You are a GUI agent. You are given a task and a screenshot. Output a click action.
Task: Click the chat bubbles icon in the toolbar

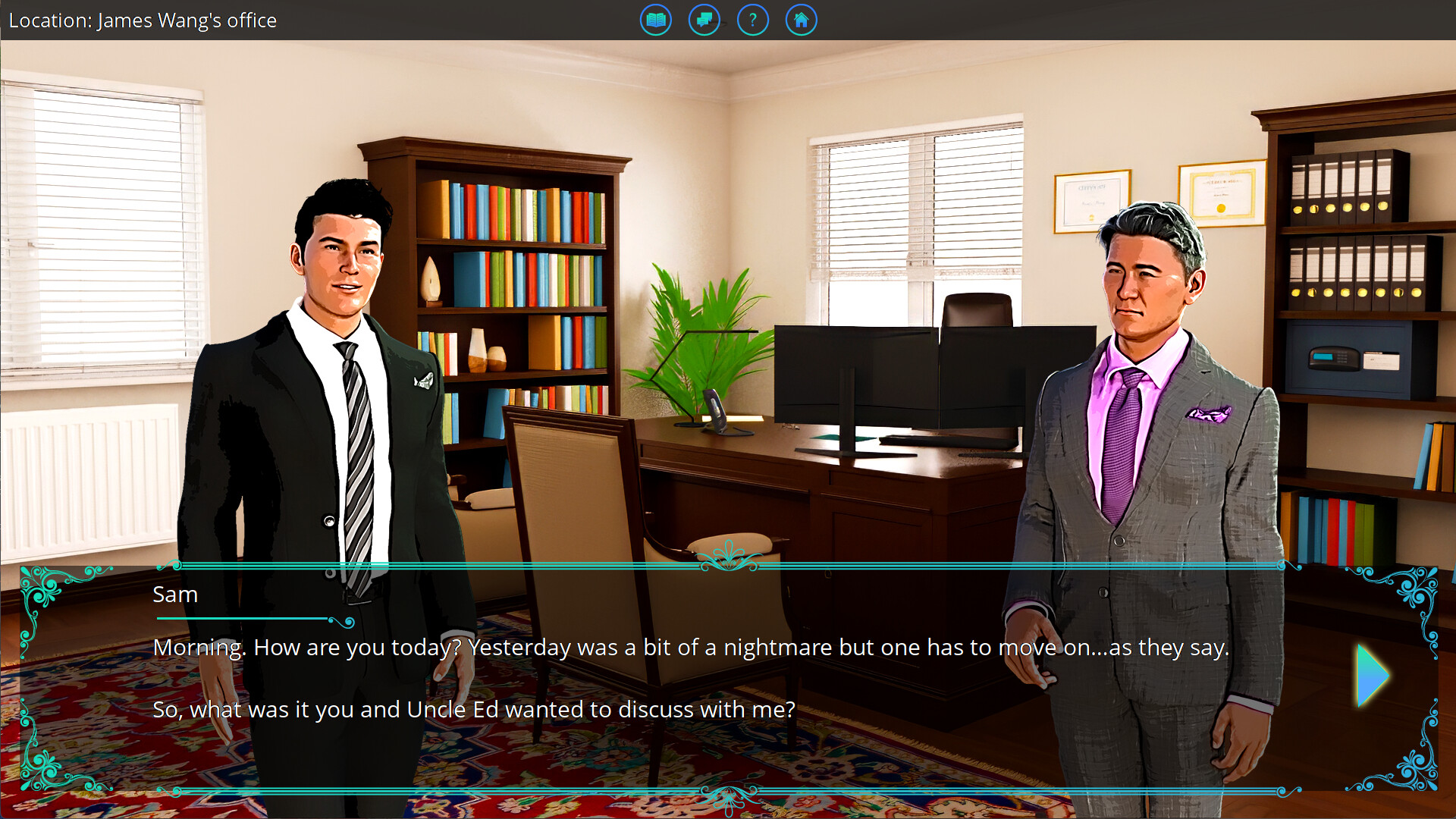[704, 20]
